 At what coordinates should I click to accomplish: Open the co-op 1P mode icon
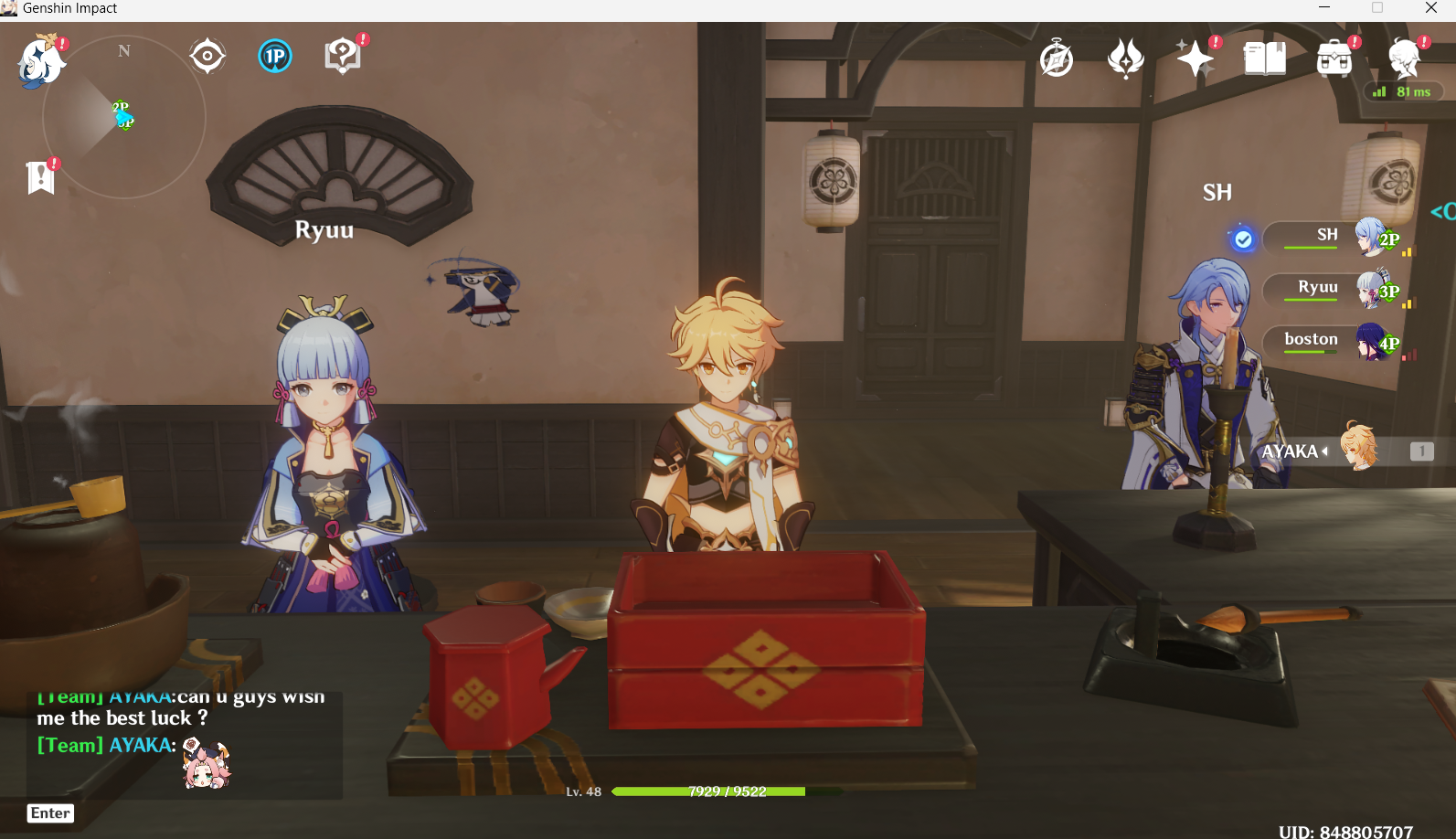[274, 55]
